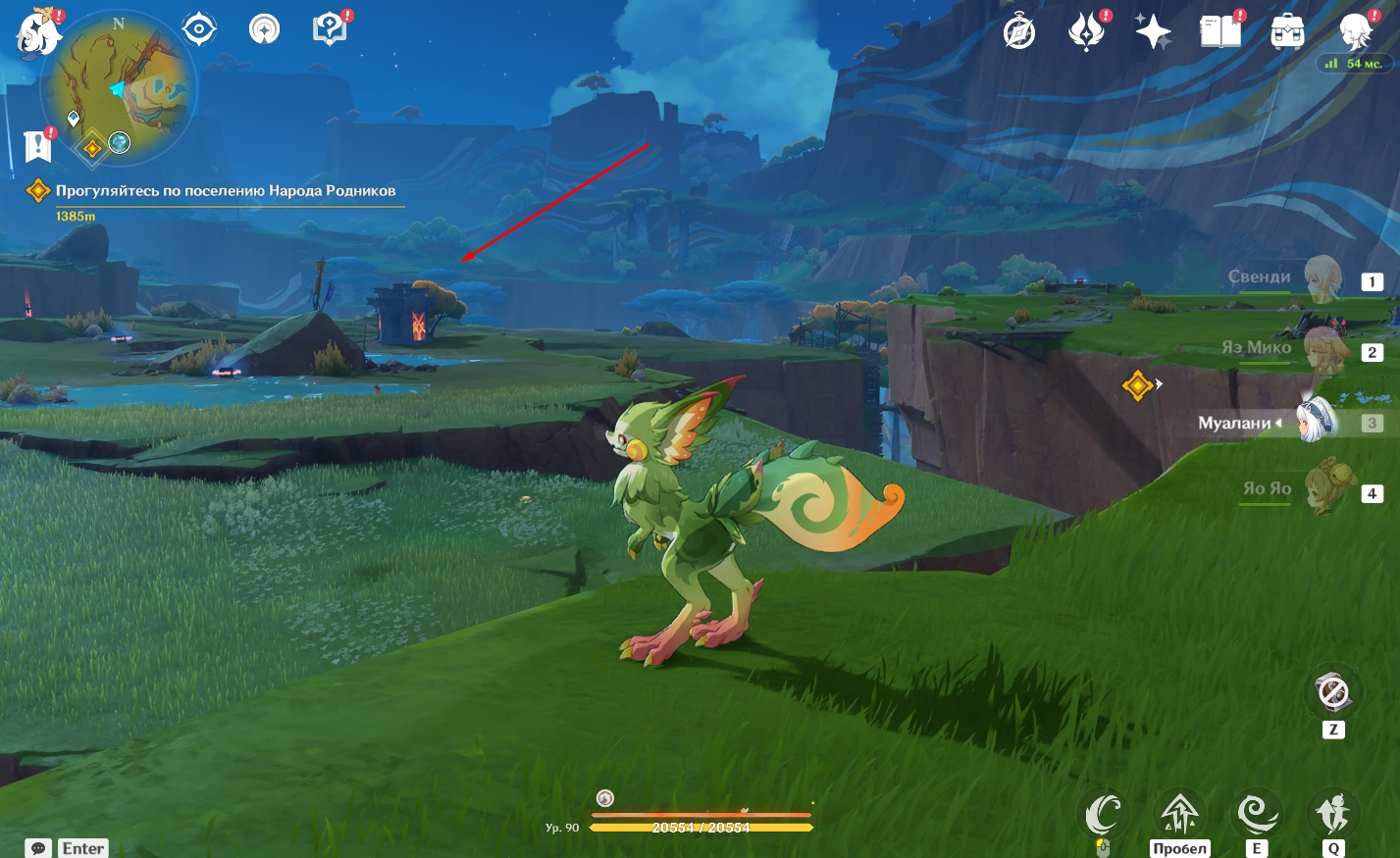
Task: Open the Wish star icon
Action: 1152,32
